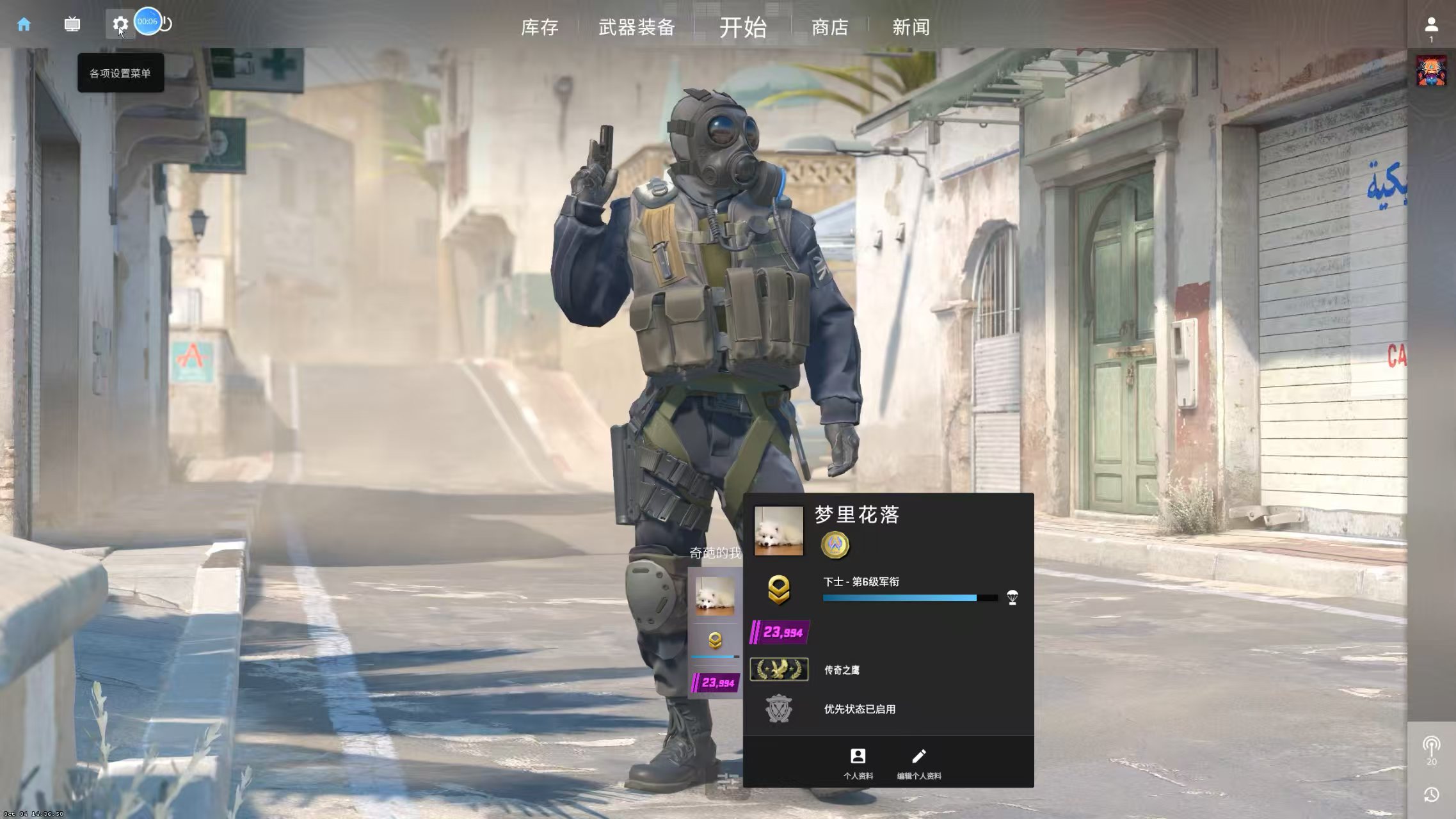The width and height of the screenshot is (1456, 819).
Task: Choose 编辑个人资料 to edit profile
Action: point(918,763)
